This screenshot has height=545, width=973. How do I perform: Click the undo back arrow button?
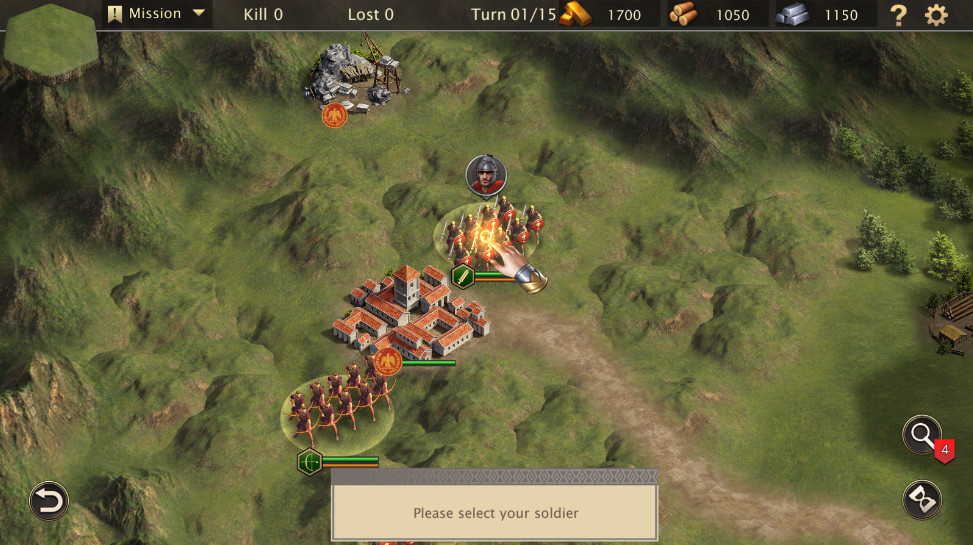(x=48, y=500)
